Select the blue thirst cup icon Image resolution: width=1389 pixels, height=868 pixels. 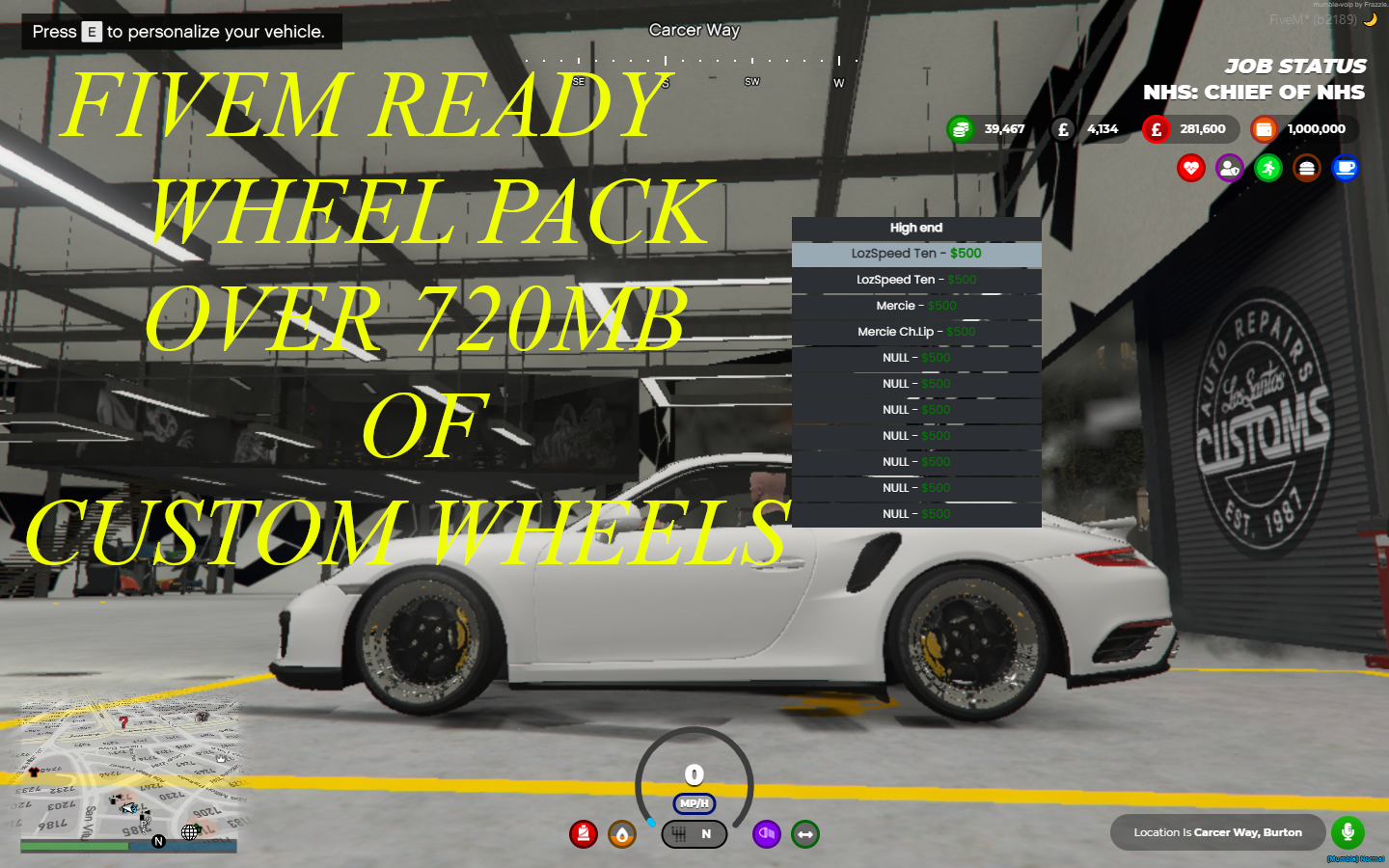tap(1345, 168)
